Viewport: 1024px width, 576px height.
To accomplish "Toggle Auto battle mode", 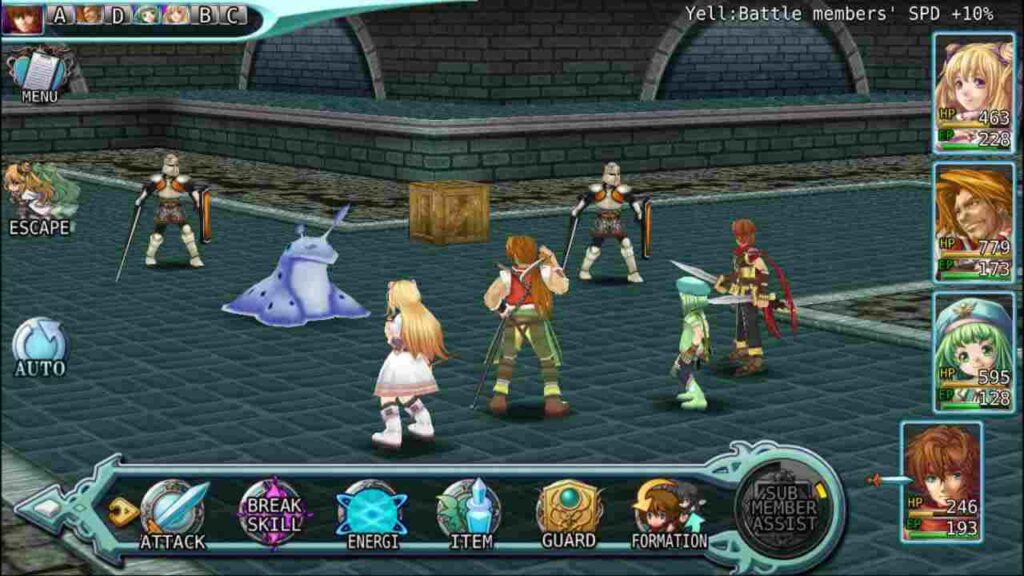I will [x=40, y=346].
